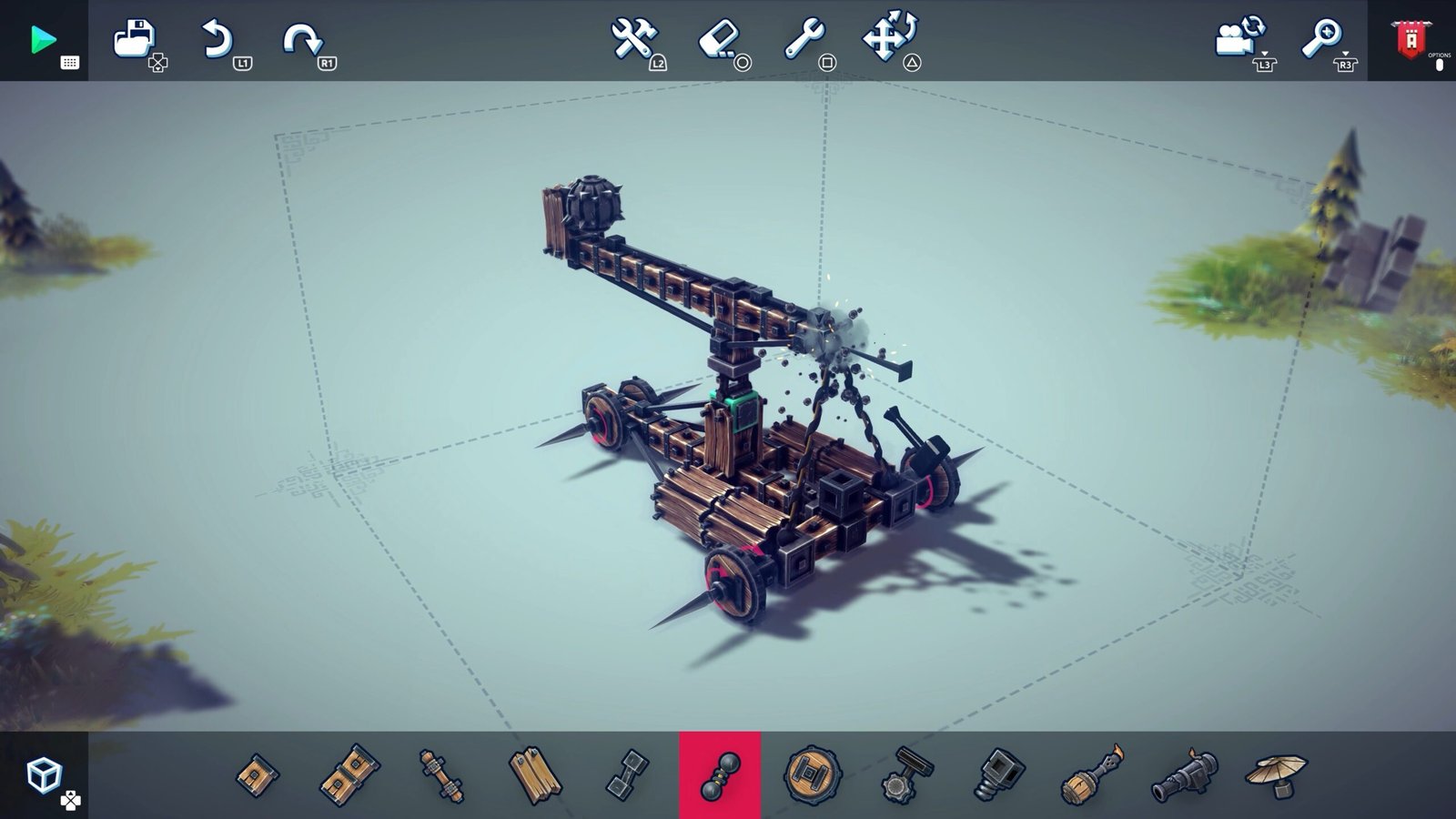Choose the cannon weapon block

[x=1184, y=775]
